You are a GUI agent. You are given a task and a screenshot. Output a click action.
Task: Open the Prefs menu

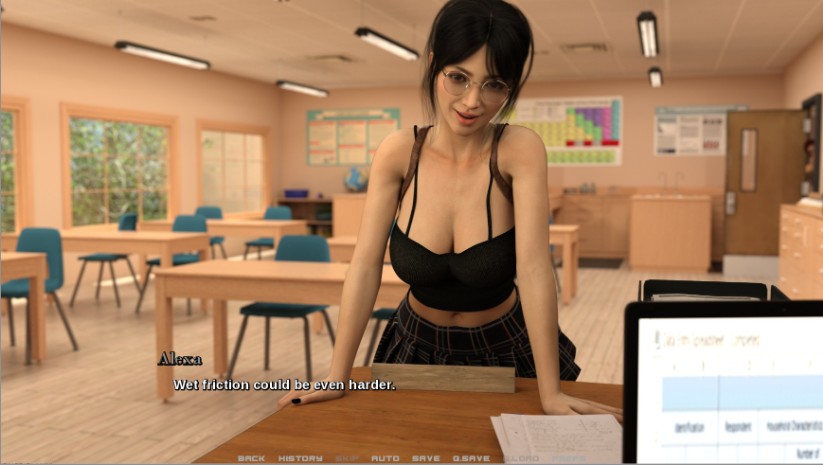click(570, 458)
